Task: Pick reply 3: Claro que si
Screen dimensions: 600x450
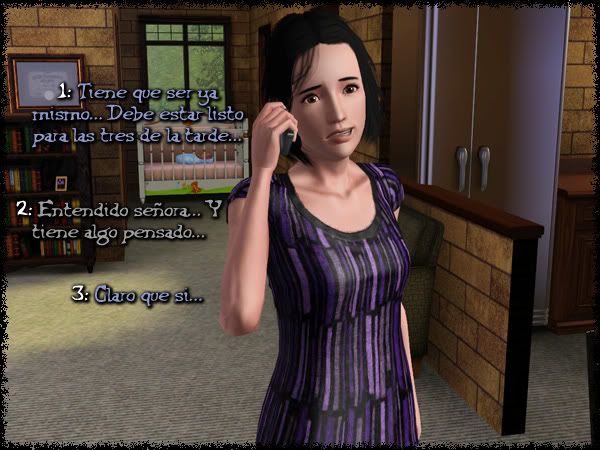Action: pyautogui.click(x=150, y=296)
